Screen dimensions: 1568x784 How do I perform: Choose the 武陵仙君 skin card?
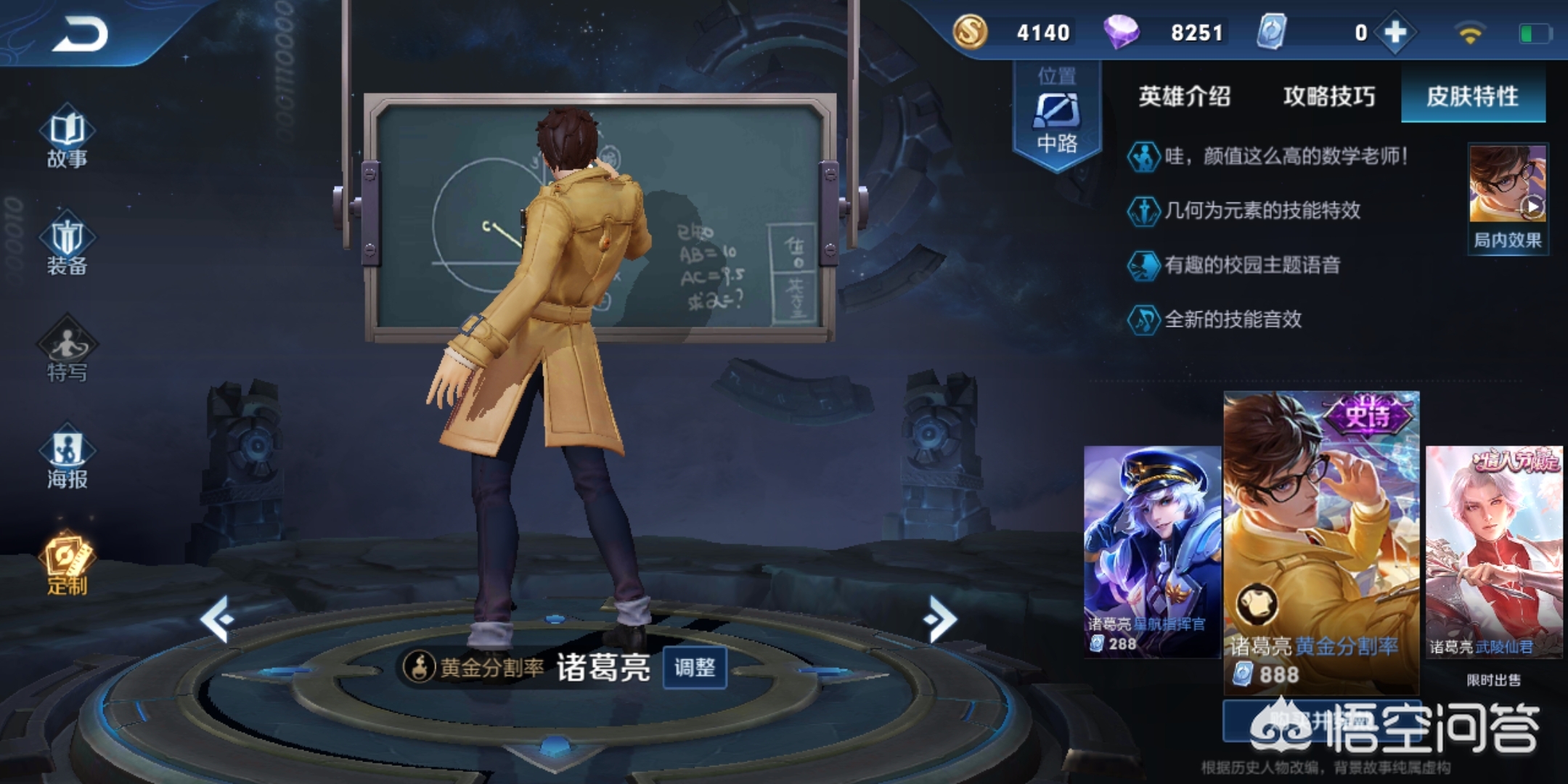pyautogui.click(x=1493, y=552)
